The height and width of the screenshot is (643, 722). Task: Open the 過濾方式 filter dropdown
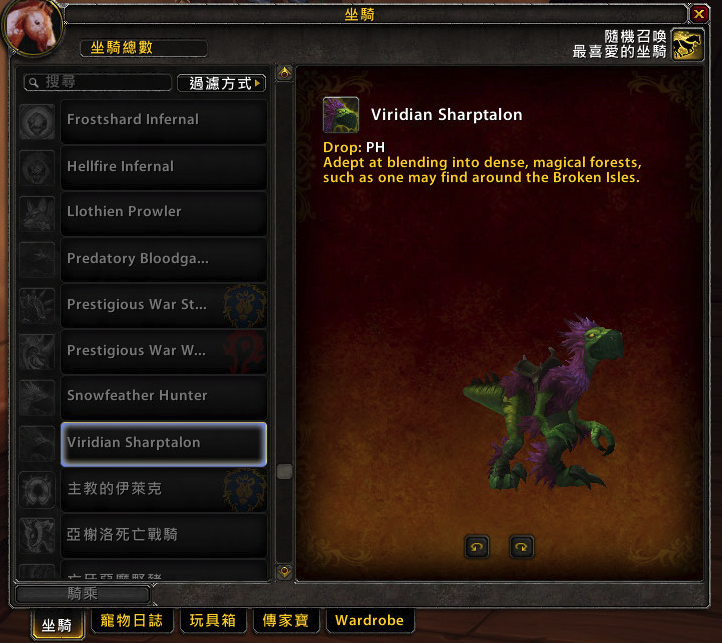pyautogui.click(x=221, y=83)
